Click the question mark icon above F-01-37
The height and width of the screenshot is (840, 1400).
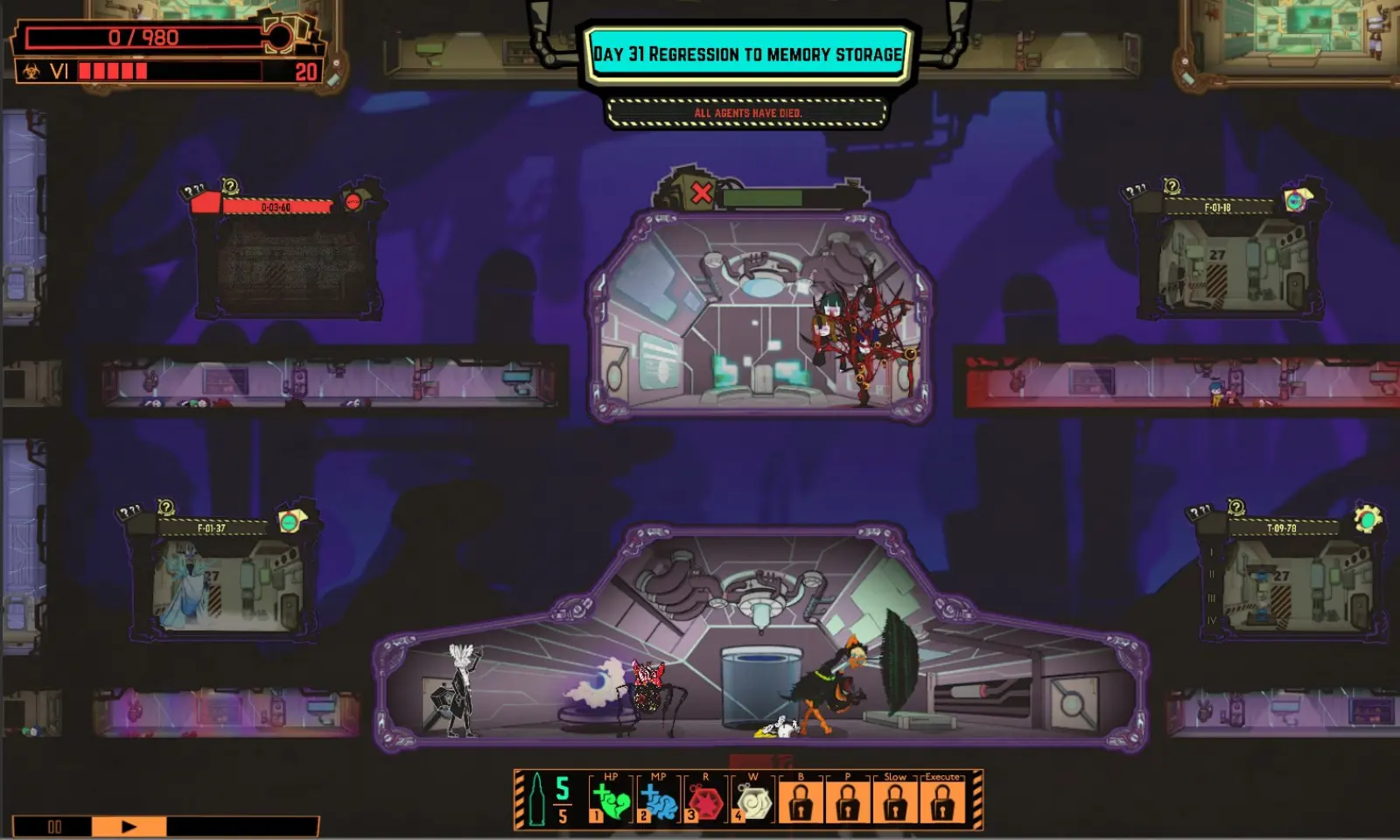click(166, 507)
